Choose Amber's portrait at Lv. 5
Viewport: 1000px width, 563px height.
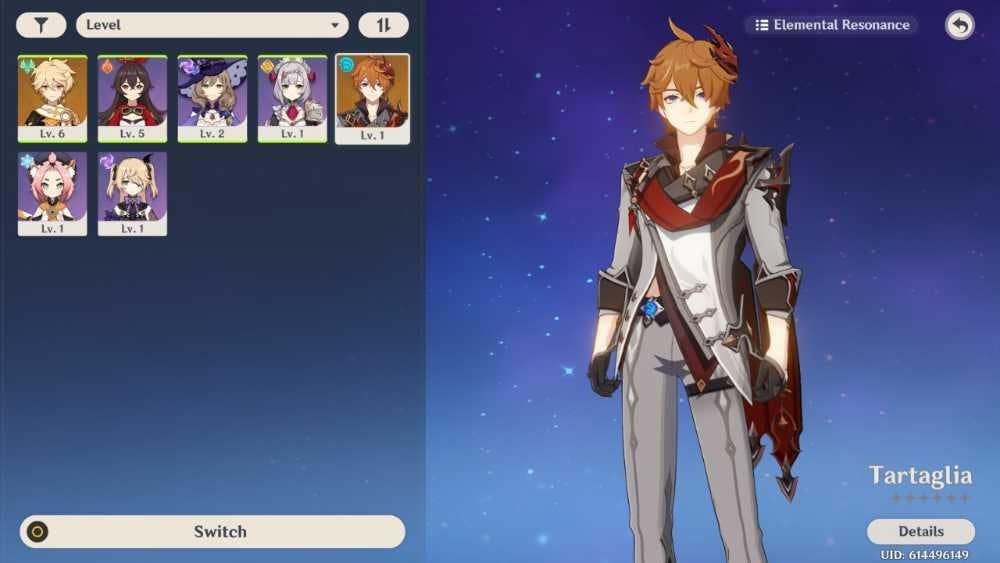[132, 98]
